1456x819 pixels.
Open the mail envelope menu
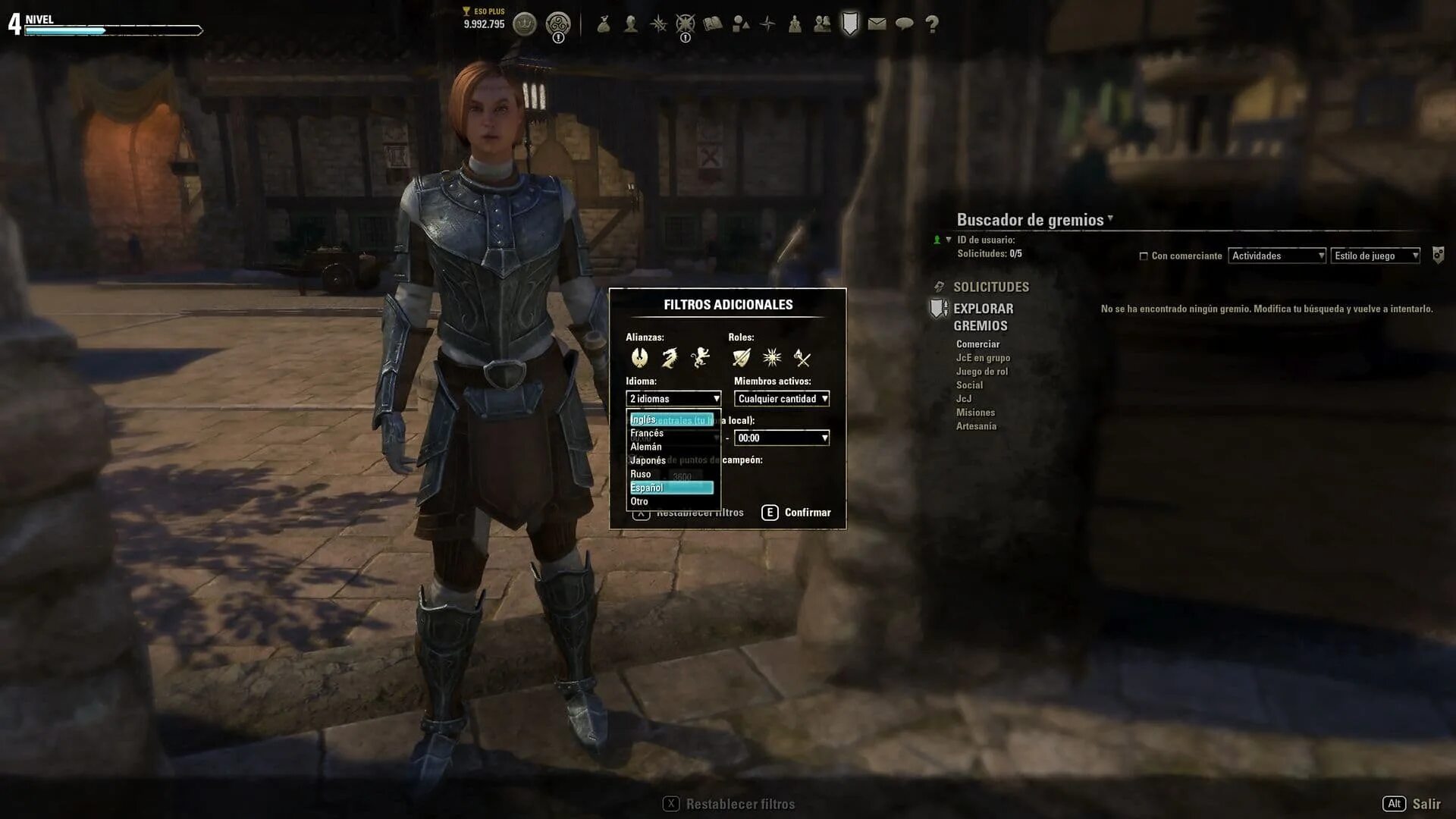click(x=877, y=24)
